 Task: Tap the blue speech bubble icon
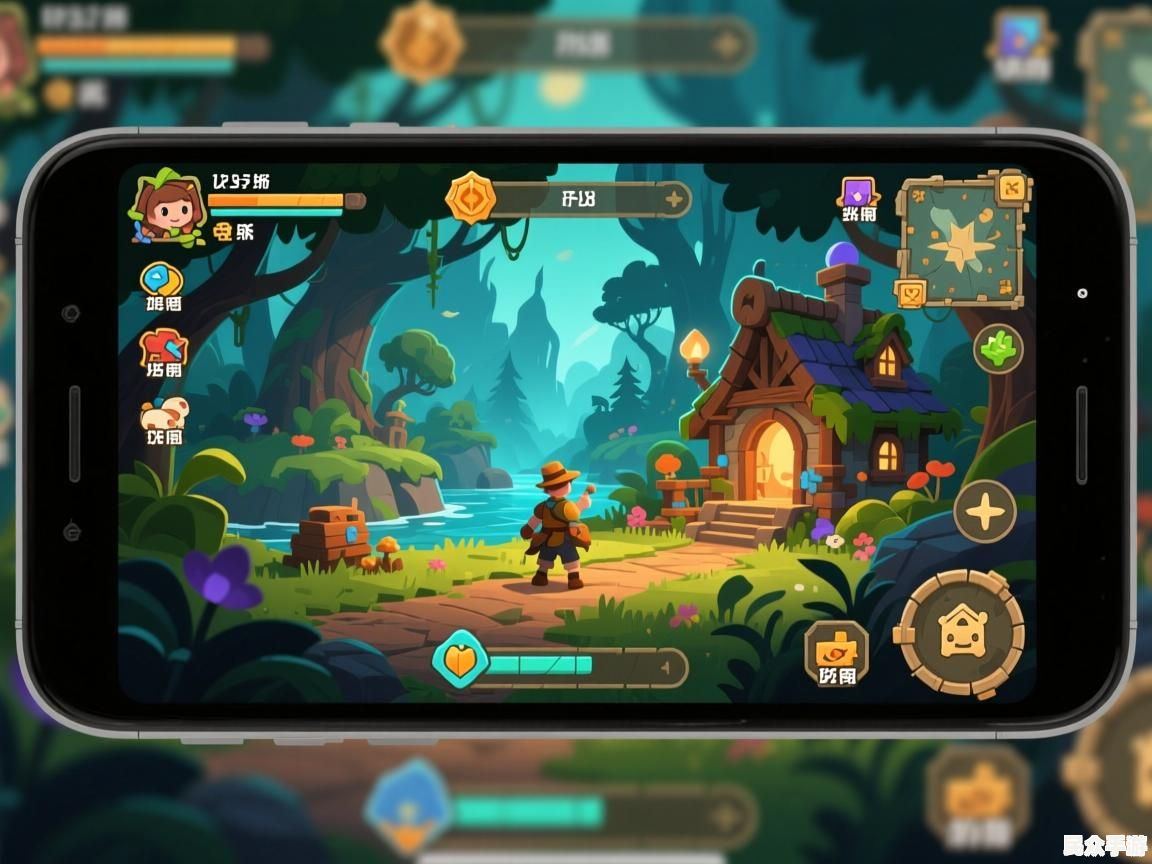click(x=162, y=281)
